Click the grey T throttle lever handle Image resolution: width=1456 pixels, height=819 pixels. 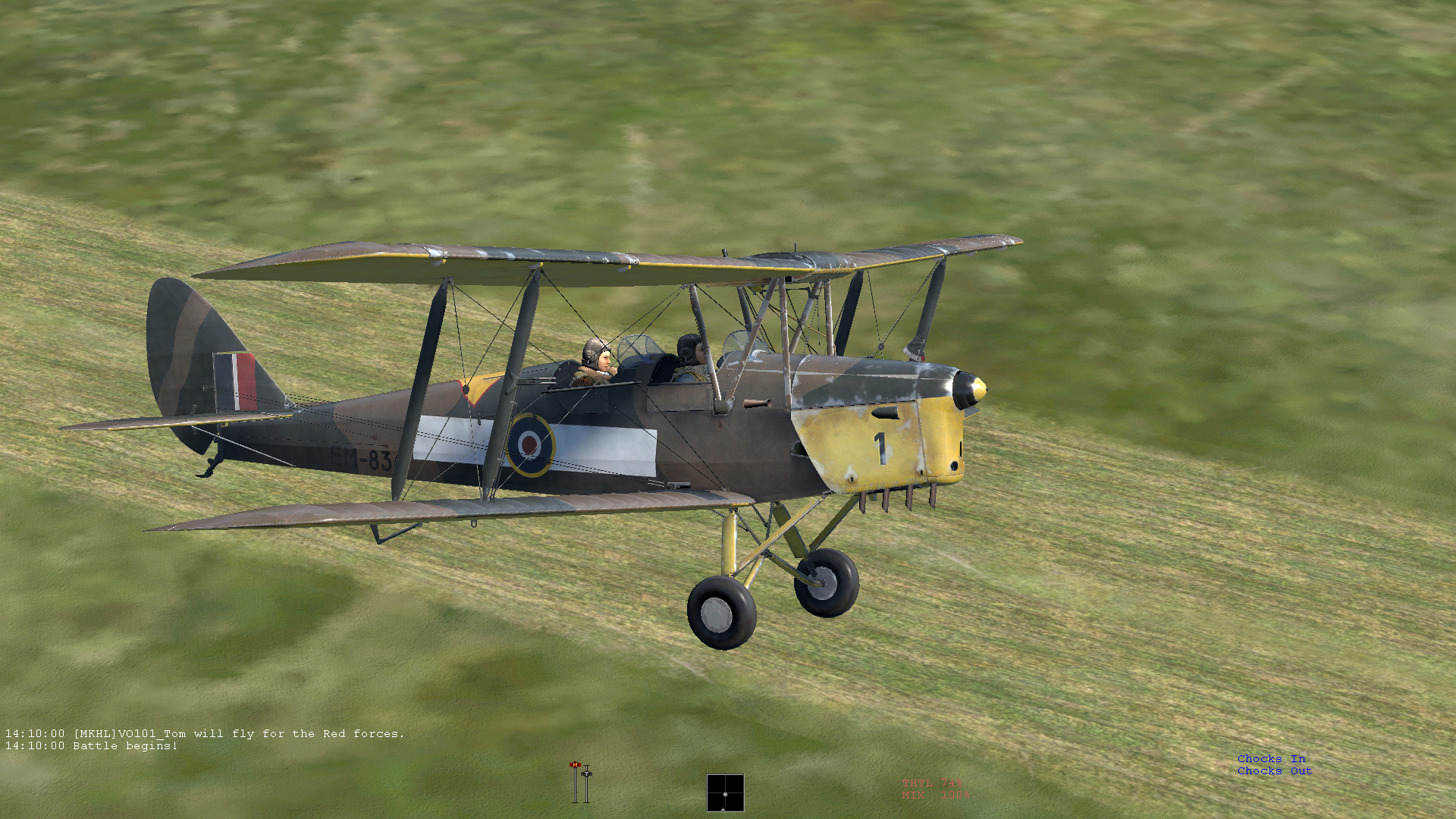[x=586, y=773]
